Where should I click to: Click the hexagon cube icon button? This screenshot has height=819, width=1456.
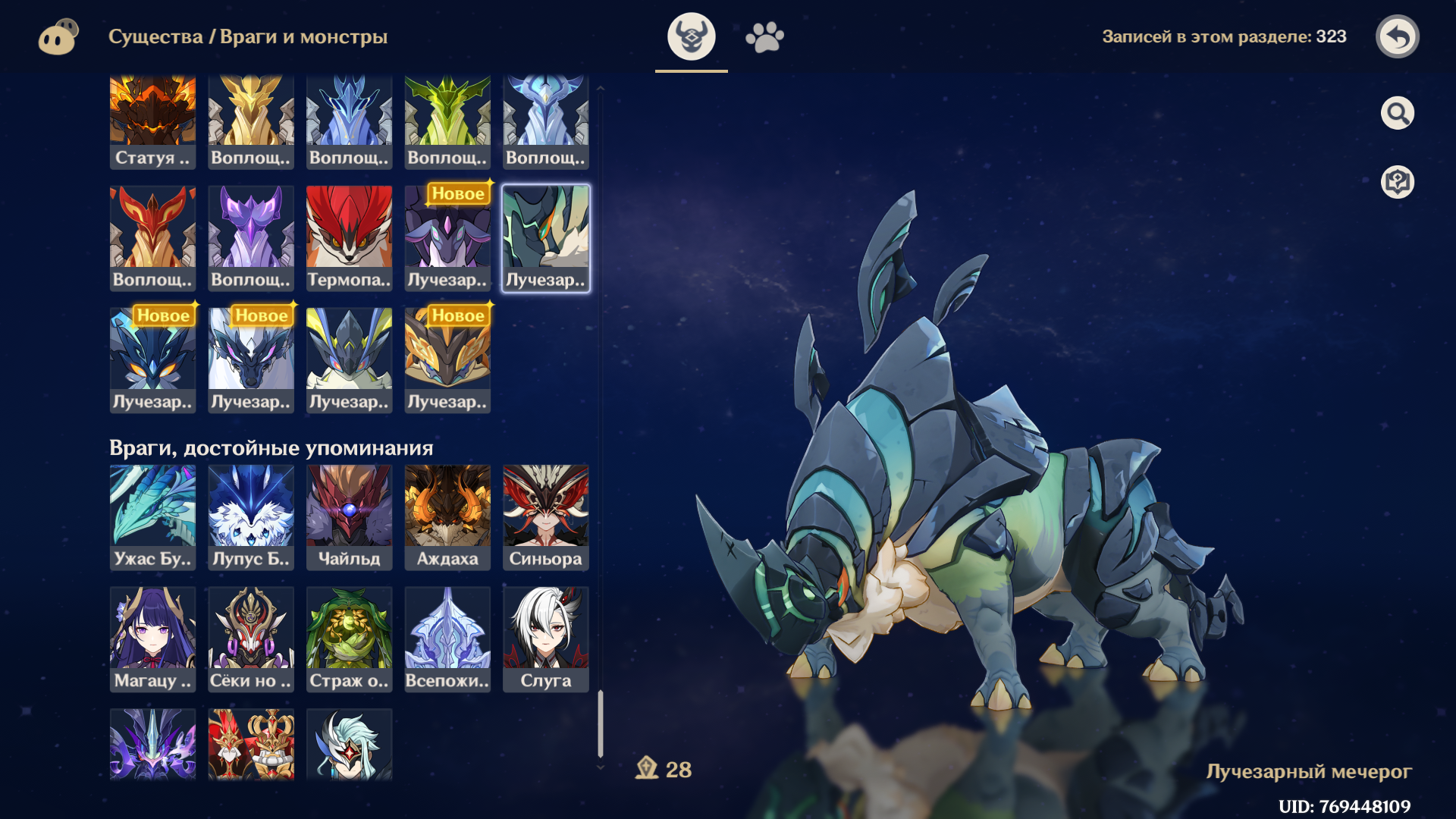point(1397,182)
